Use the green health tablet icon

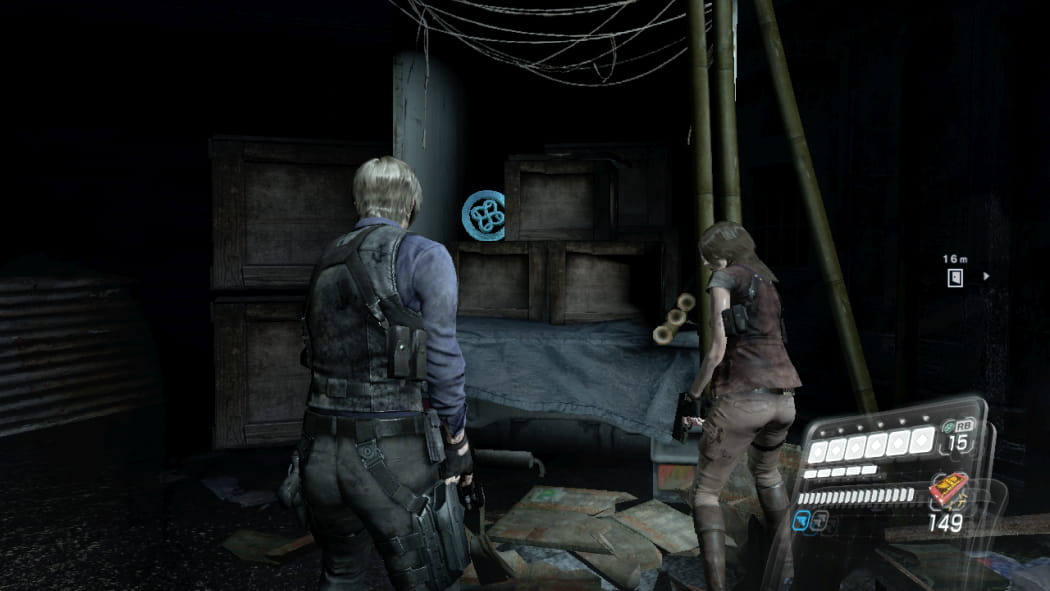948,424
